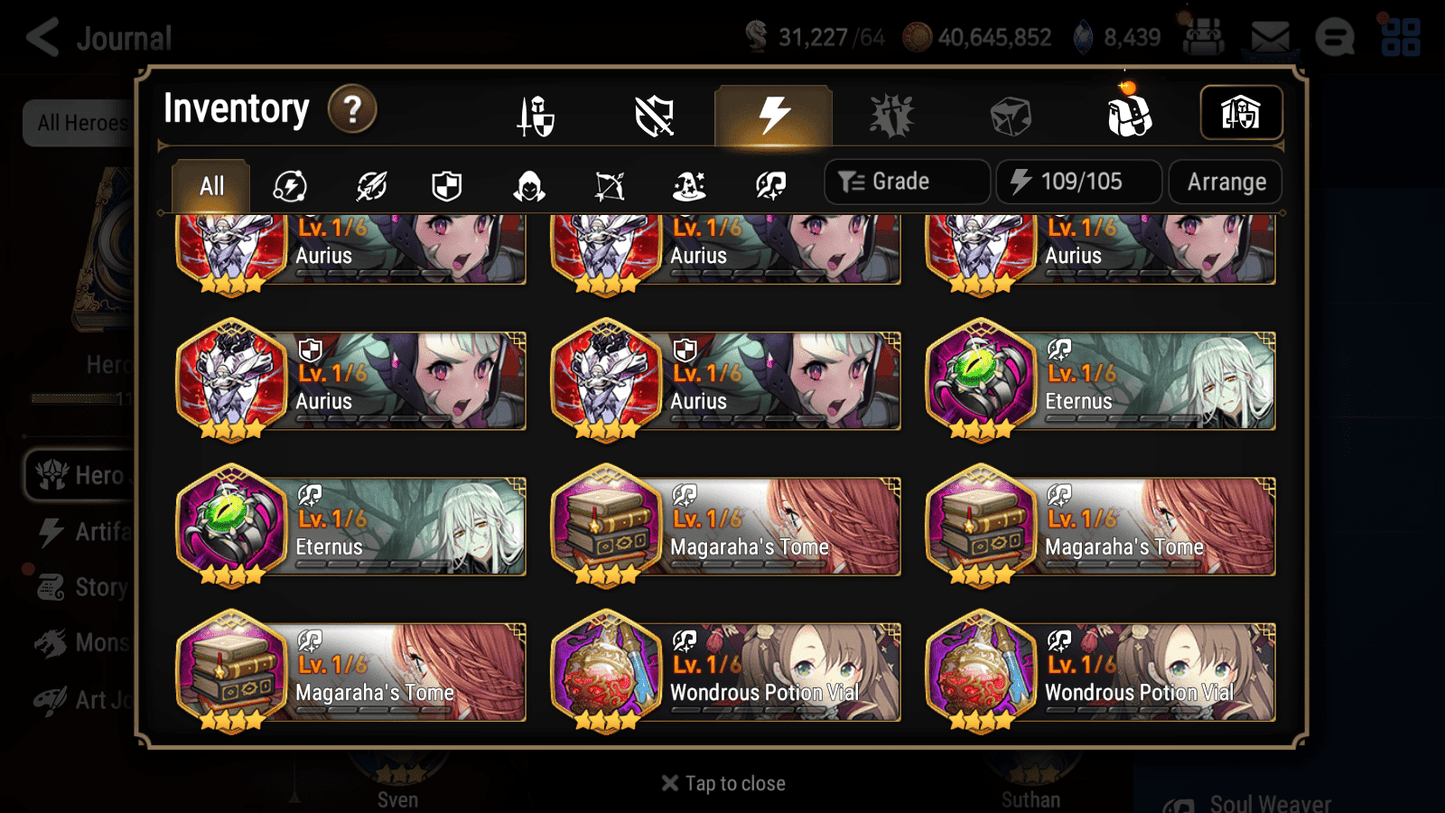Select the Ranger bow class filter
This screenshot has height=813, width=1445.
608,184
